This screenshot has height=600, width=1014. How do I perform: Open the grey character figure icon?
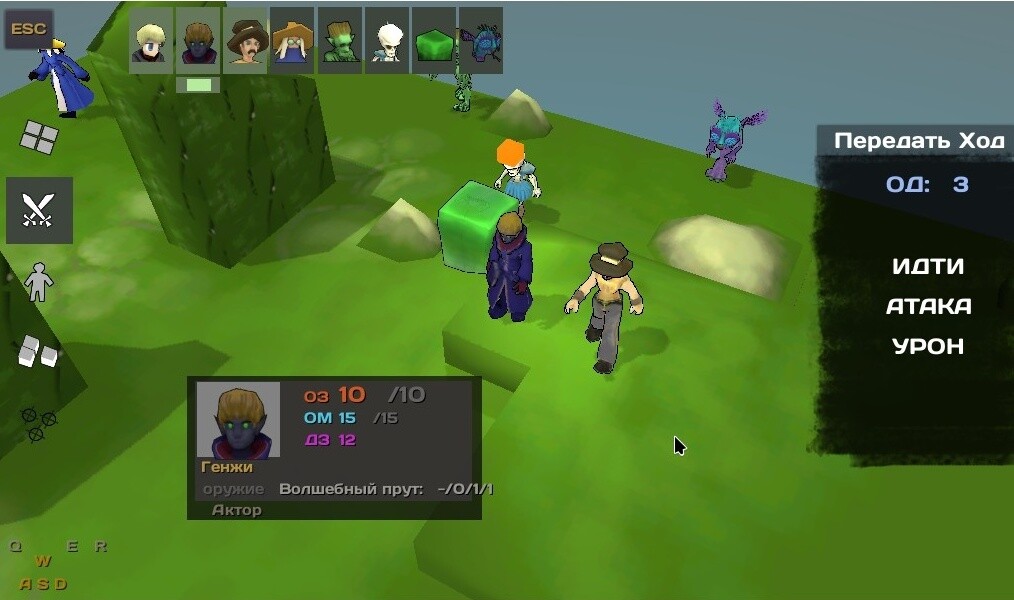coord(39,282)
